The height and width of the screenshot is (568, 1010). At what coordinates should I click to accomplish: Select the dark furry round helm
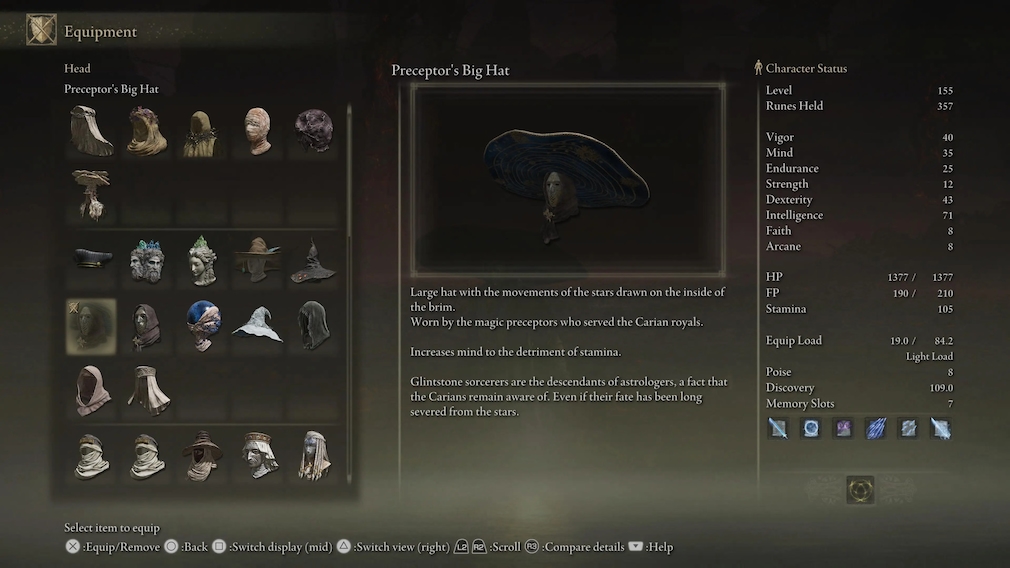313,130
